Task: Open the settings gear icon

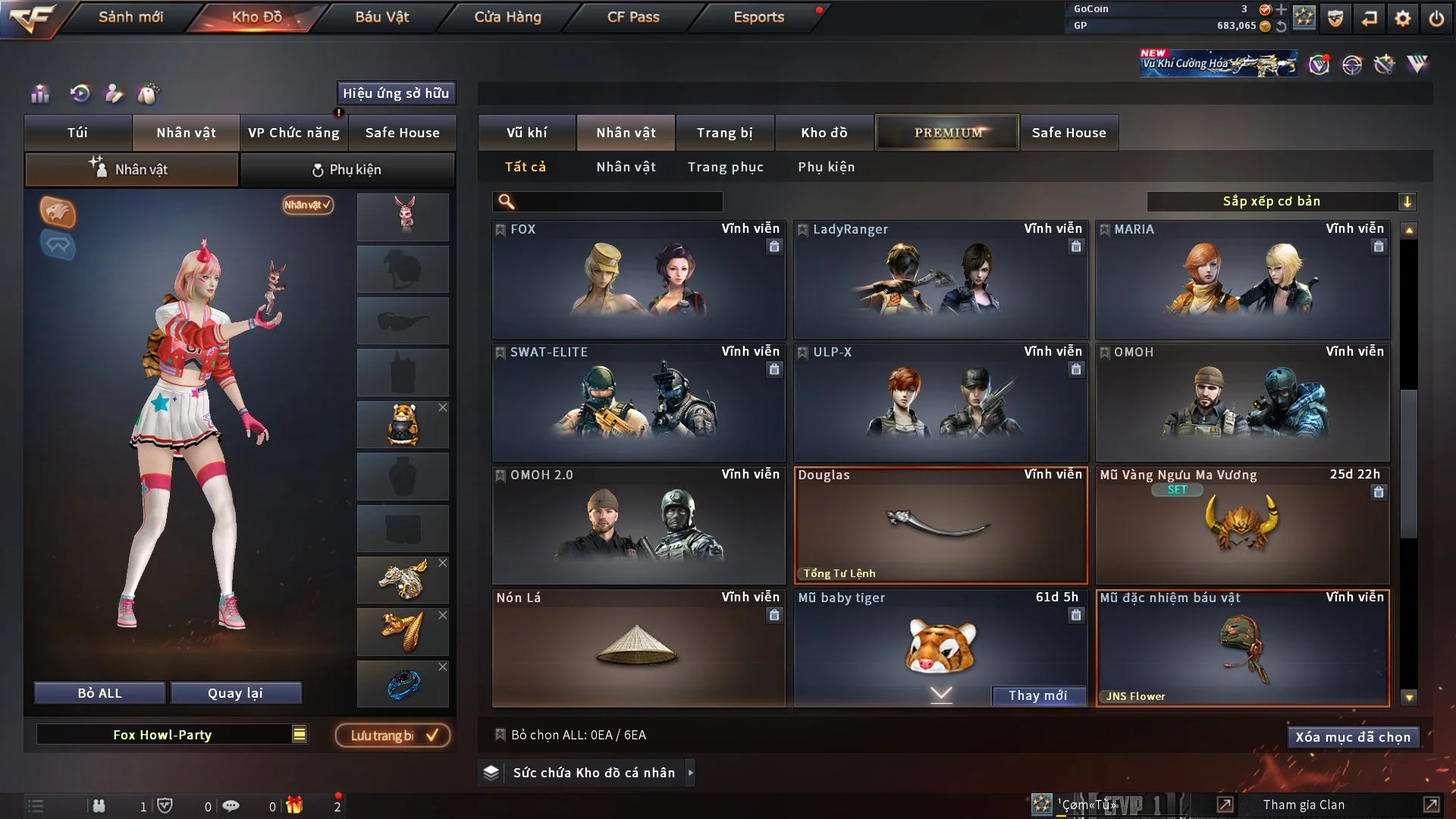Action: pos(1403,18)
